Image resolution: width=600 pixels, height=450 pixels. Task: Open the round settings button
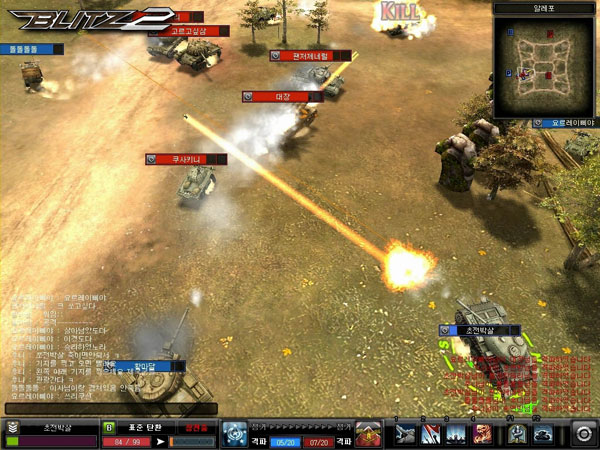(583, 433)
